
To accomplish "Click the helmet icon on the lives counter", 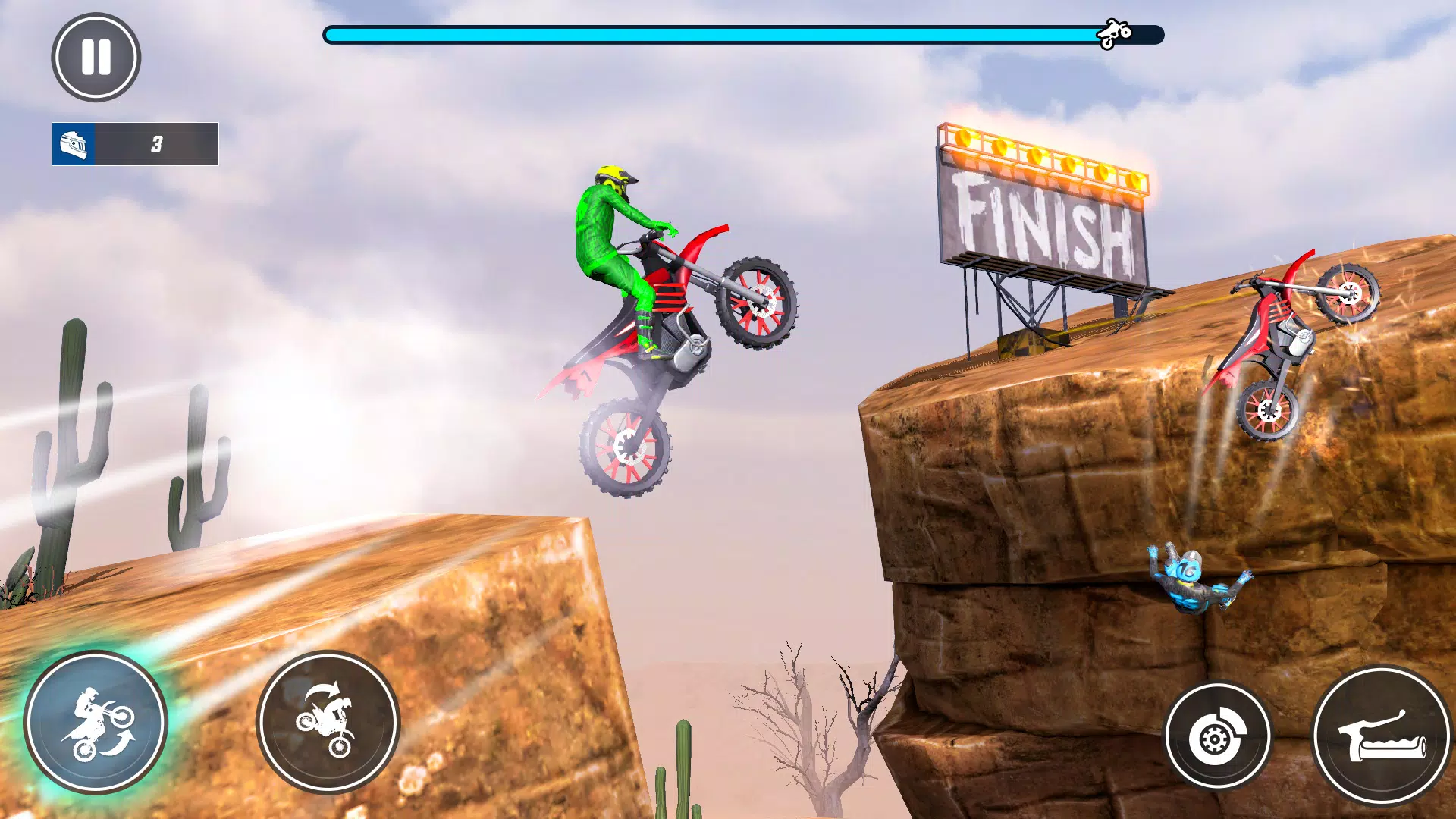I will 74,144.
